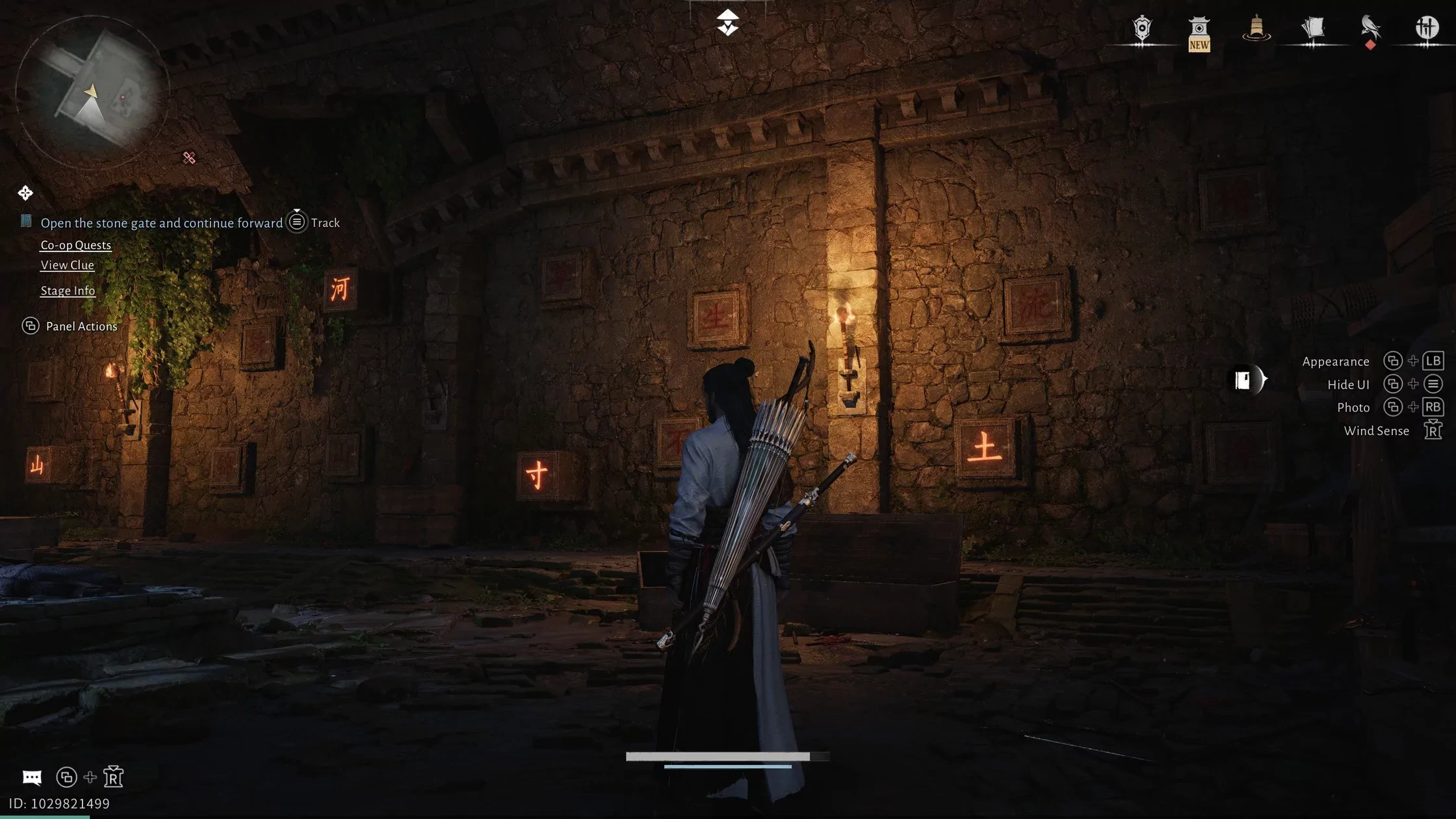This screenshot has width=1456, height=819.
Task: Select the stone gate quest objective
Action: (x=161, y=223)
